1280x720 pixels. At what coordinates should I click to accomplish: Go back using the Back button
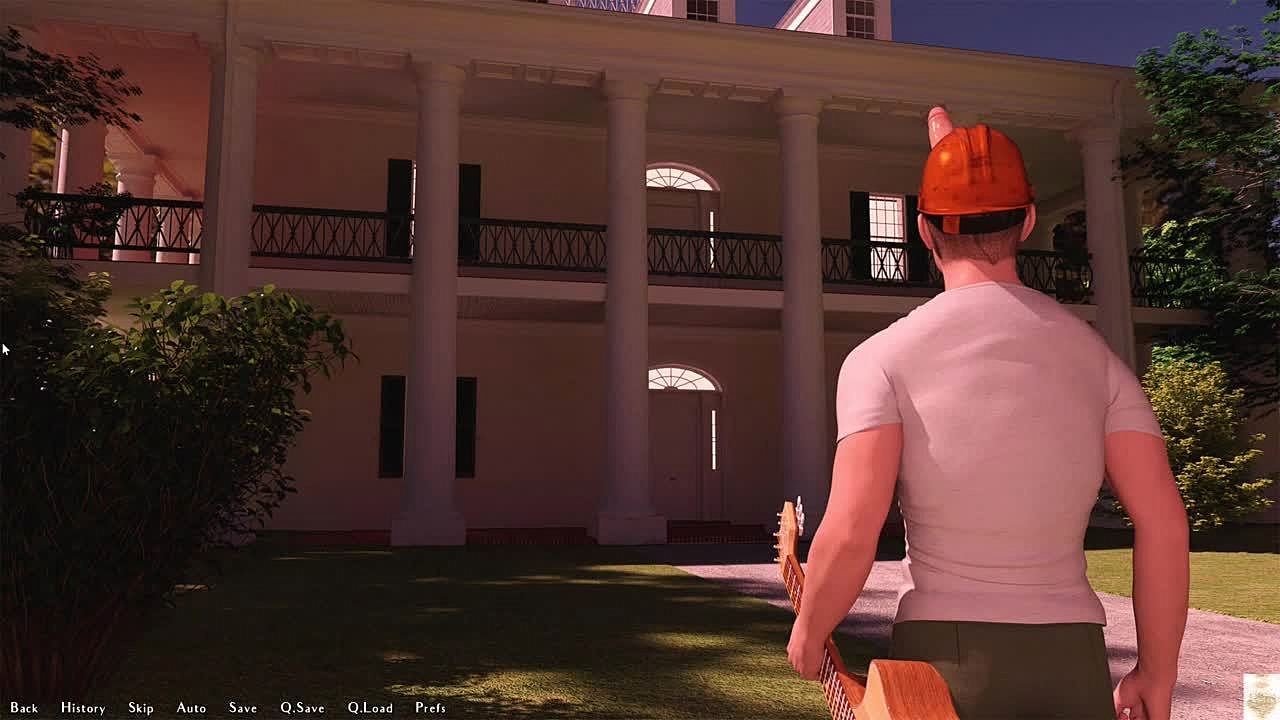24,708
